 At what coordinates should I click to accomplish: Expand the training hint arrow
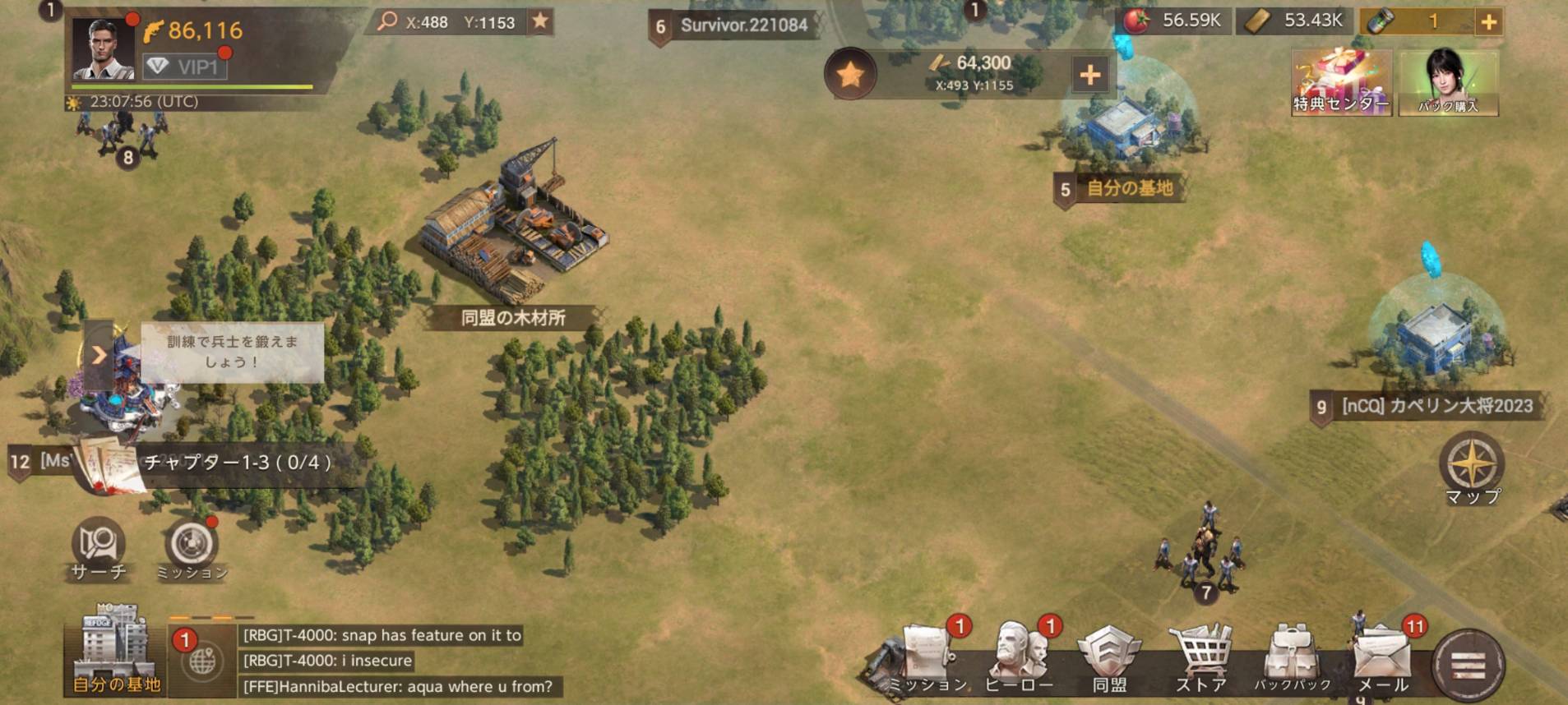(x=99, y=355)
